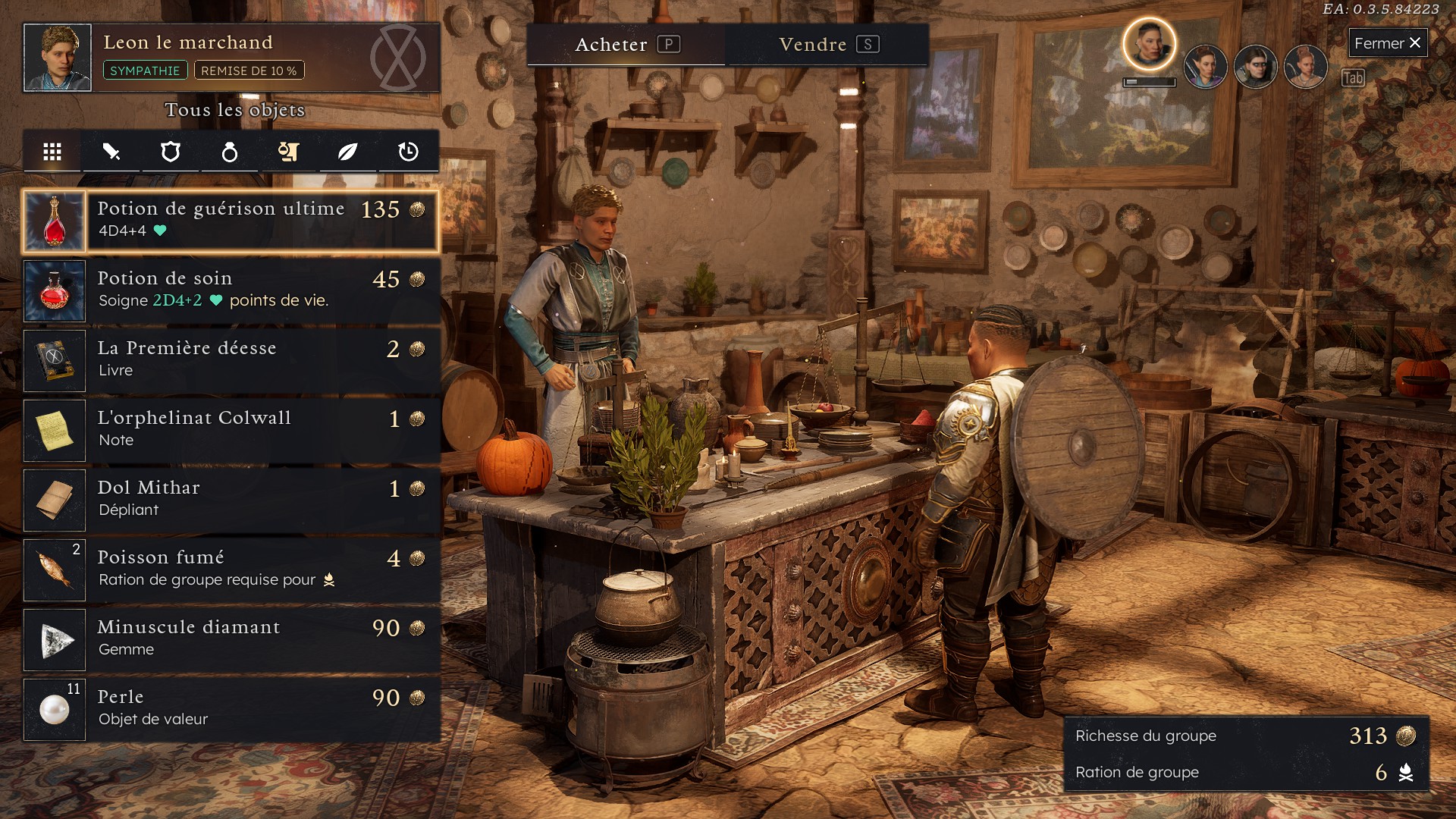Choose the Potion de soin item
The image size is (1456, 819).
tap(231, 291)
